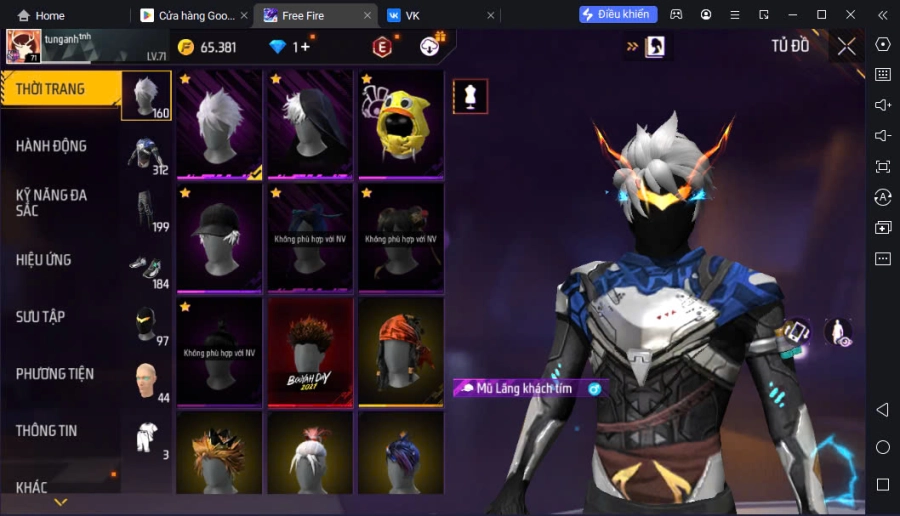
Task: Expand the side panel with the arrow icon
Action: pyautogui.click(x=633, y=46)
